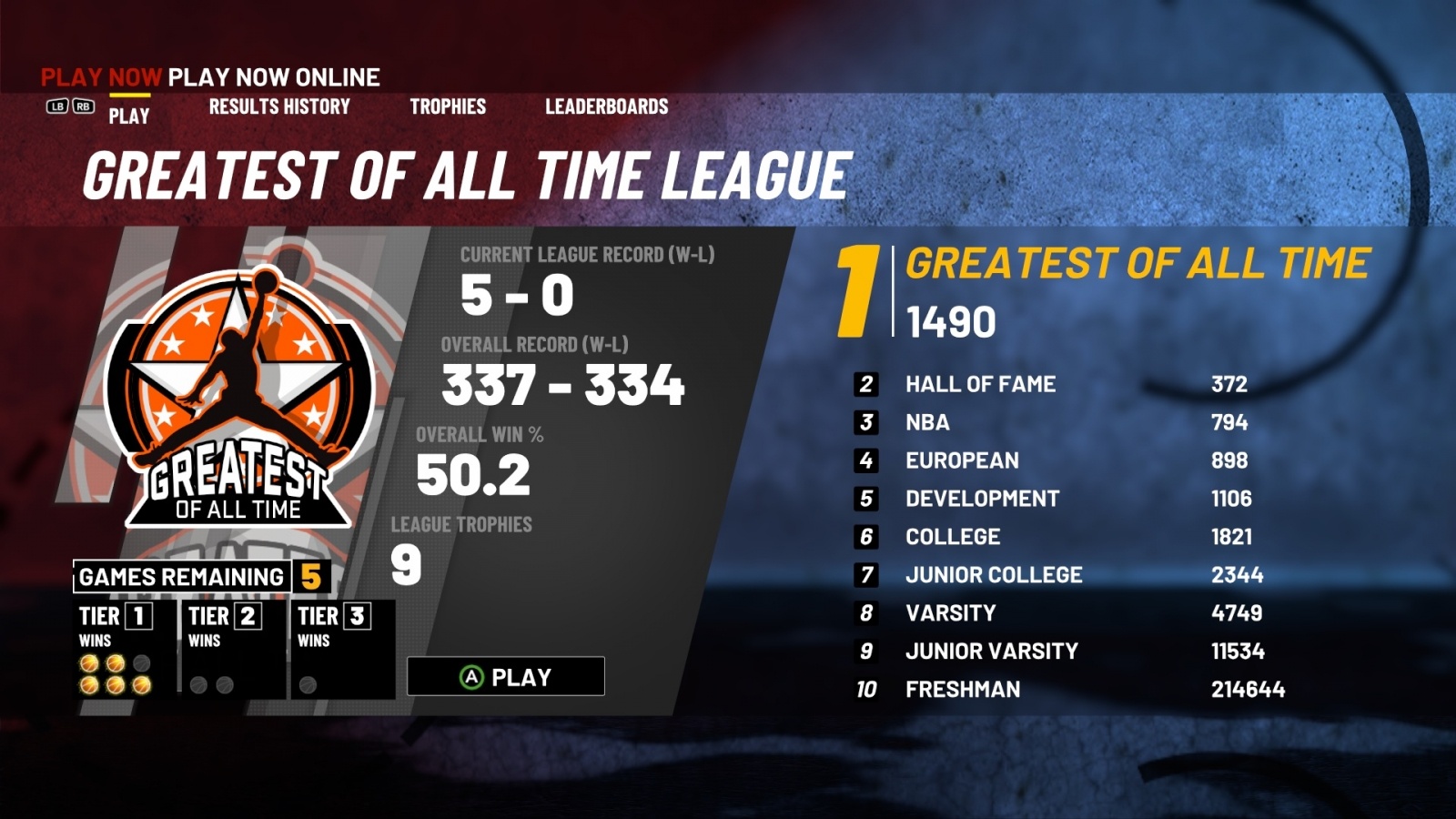The width and height of the screenshot is (1456, 819).
Task: Switch to the Trophies tab
Action: 448,106
